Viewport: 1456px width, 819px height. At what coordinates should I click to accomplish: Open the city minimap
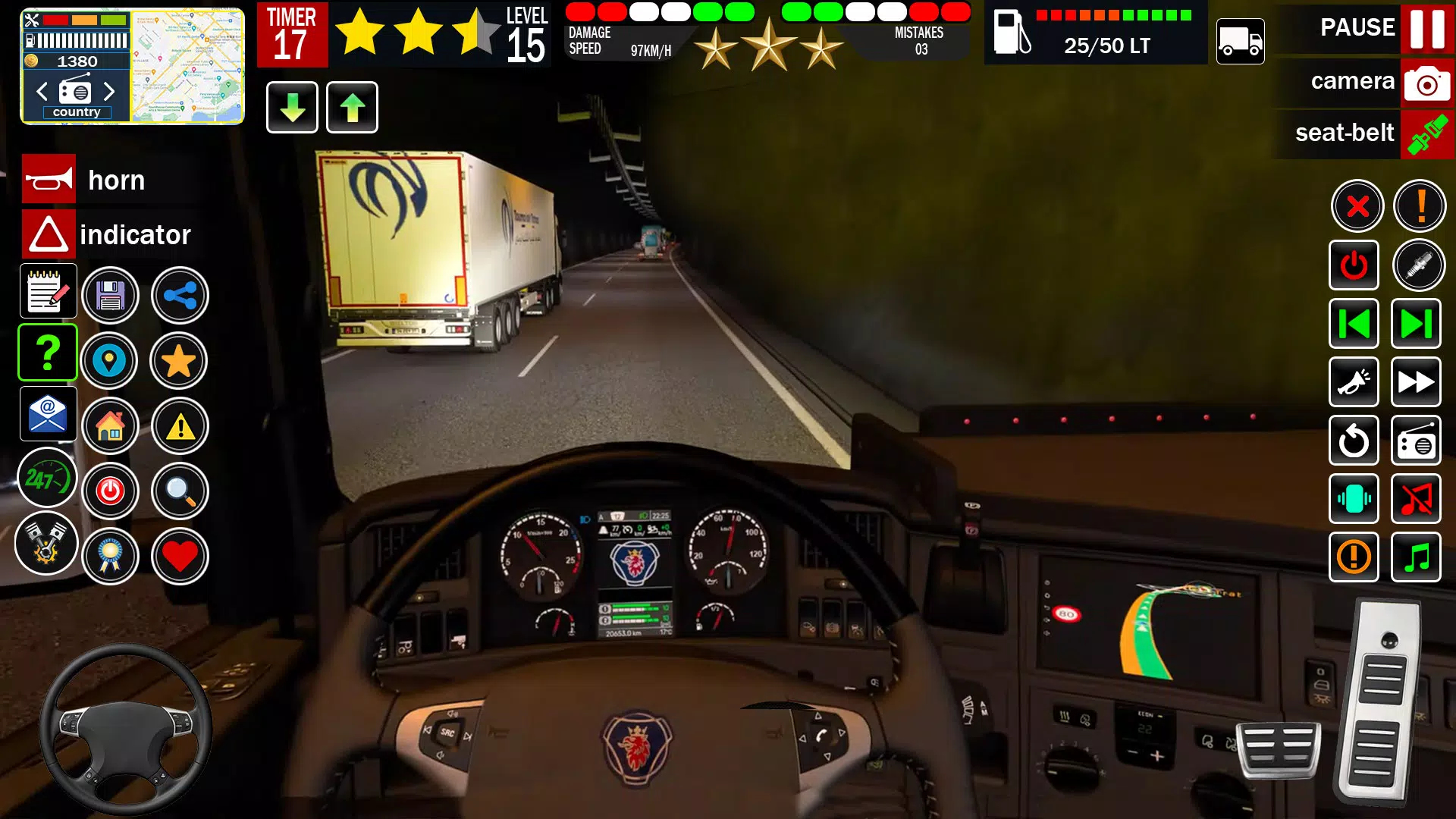coord(187,66)
